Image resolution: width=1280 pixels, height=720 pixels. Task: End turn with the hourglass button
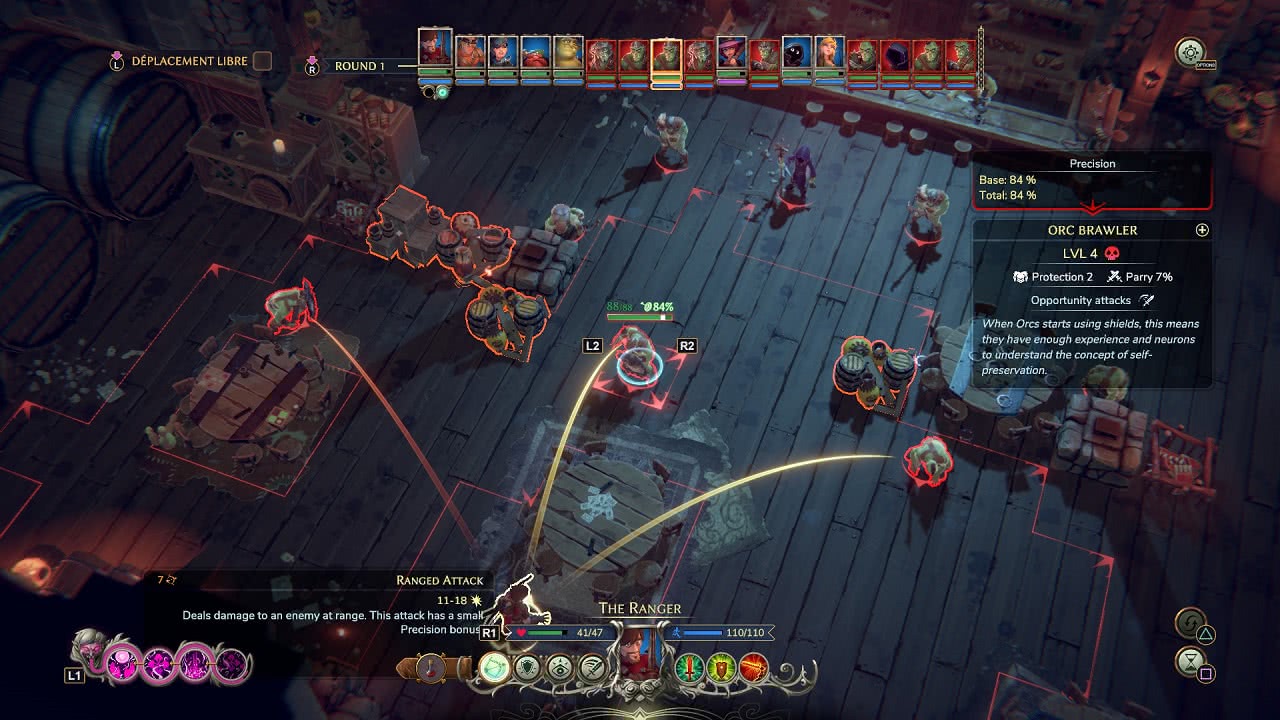click(1191, 662)
